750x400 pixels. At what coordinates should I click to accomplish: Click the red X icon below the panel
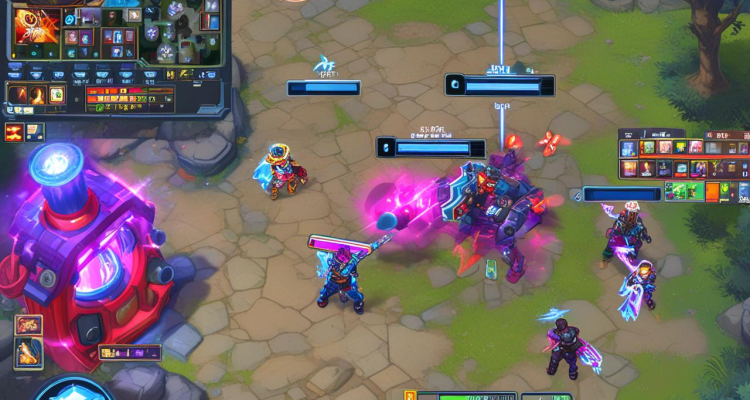[15, 131]
